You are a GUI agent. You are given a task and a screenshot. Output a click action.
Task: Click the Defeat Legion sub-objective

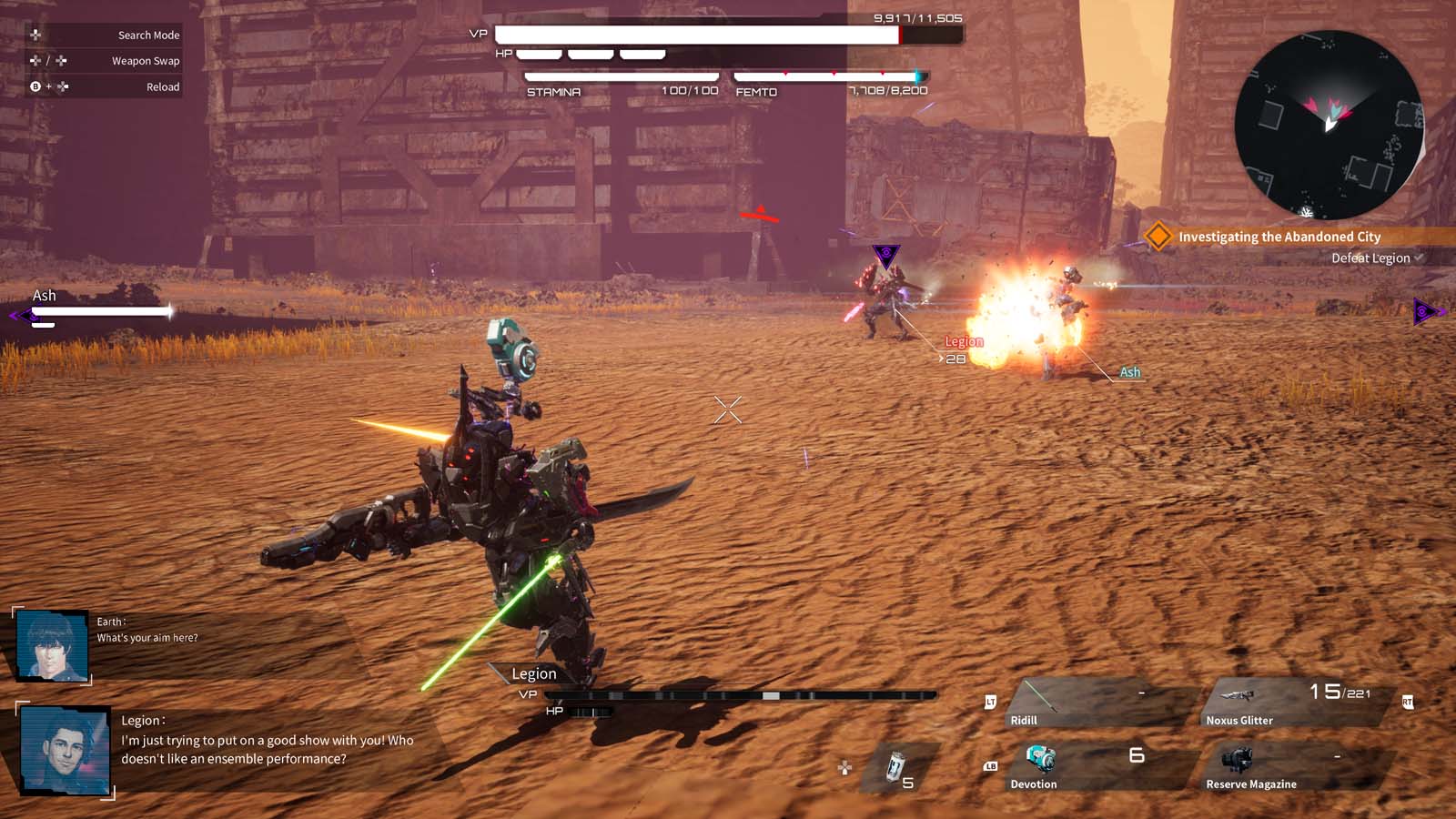point(1370,258)
